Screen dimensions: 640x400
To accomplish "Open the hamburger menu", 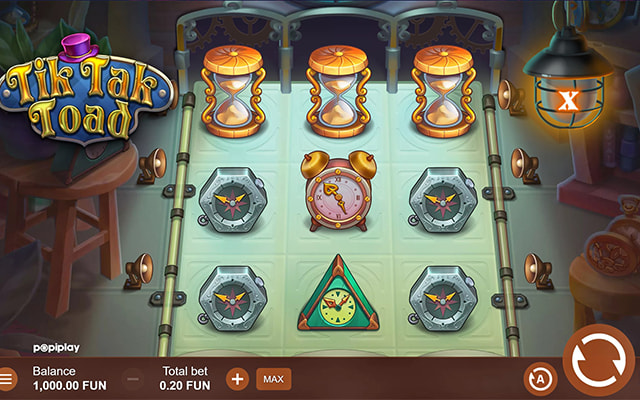I will pos(8,379).
